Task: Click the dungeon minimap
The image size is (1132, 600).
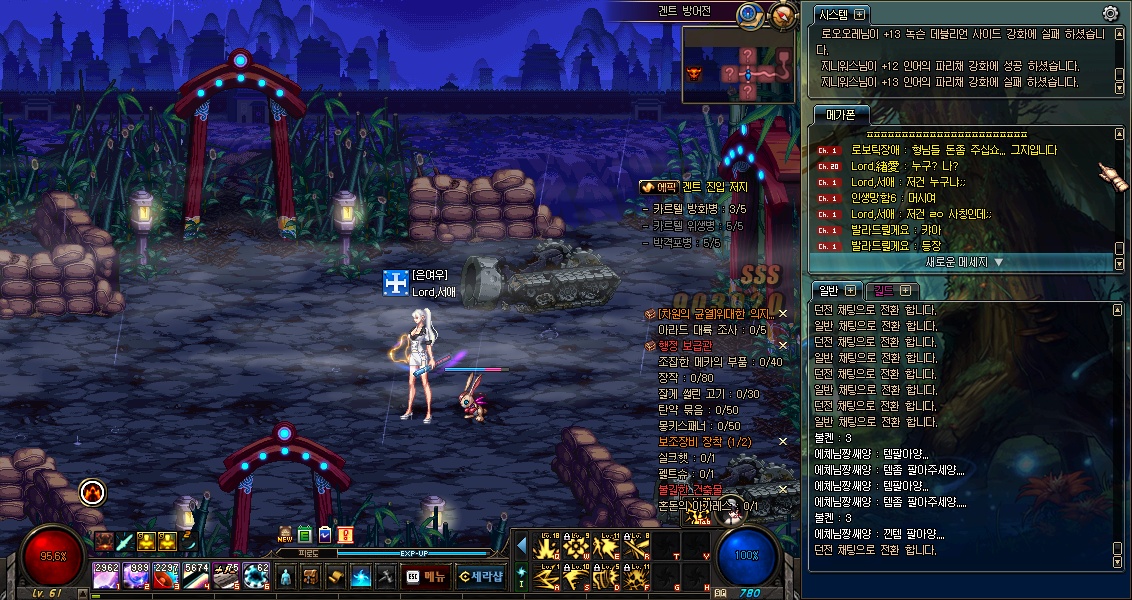Action: point(741,65)
